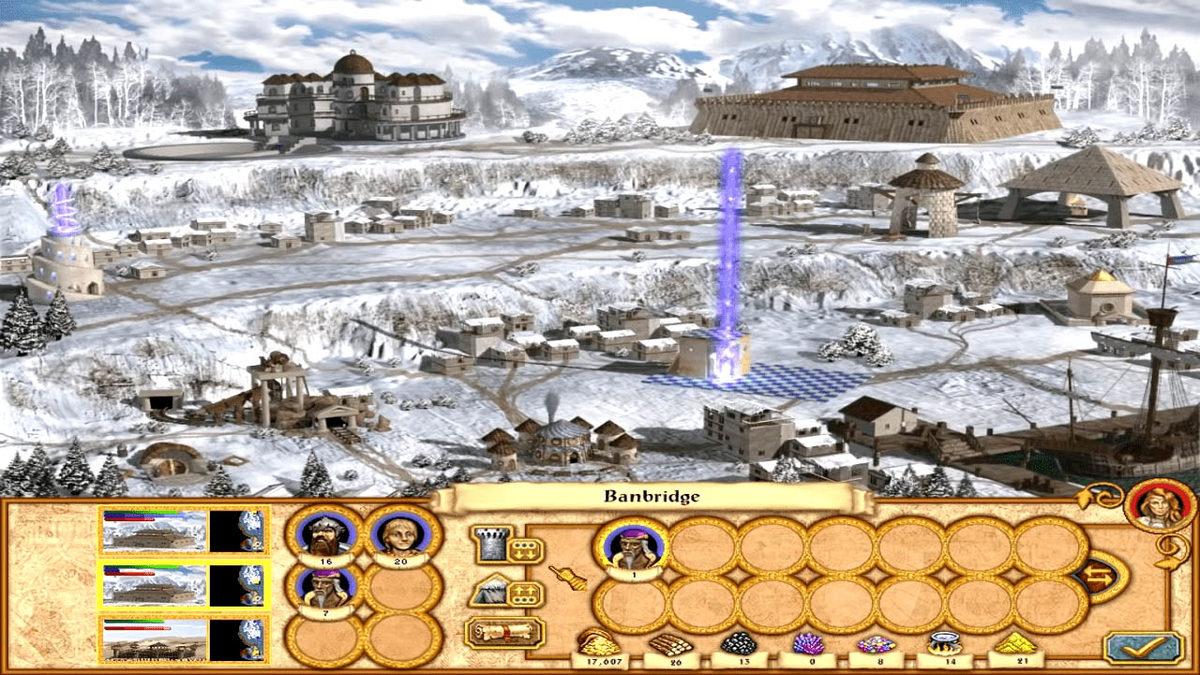Select the garrison turbaned unit marked 1
Screen dimensions: 1200x675
pyautogui.click(x=632, y=548)
